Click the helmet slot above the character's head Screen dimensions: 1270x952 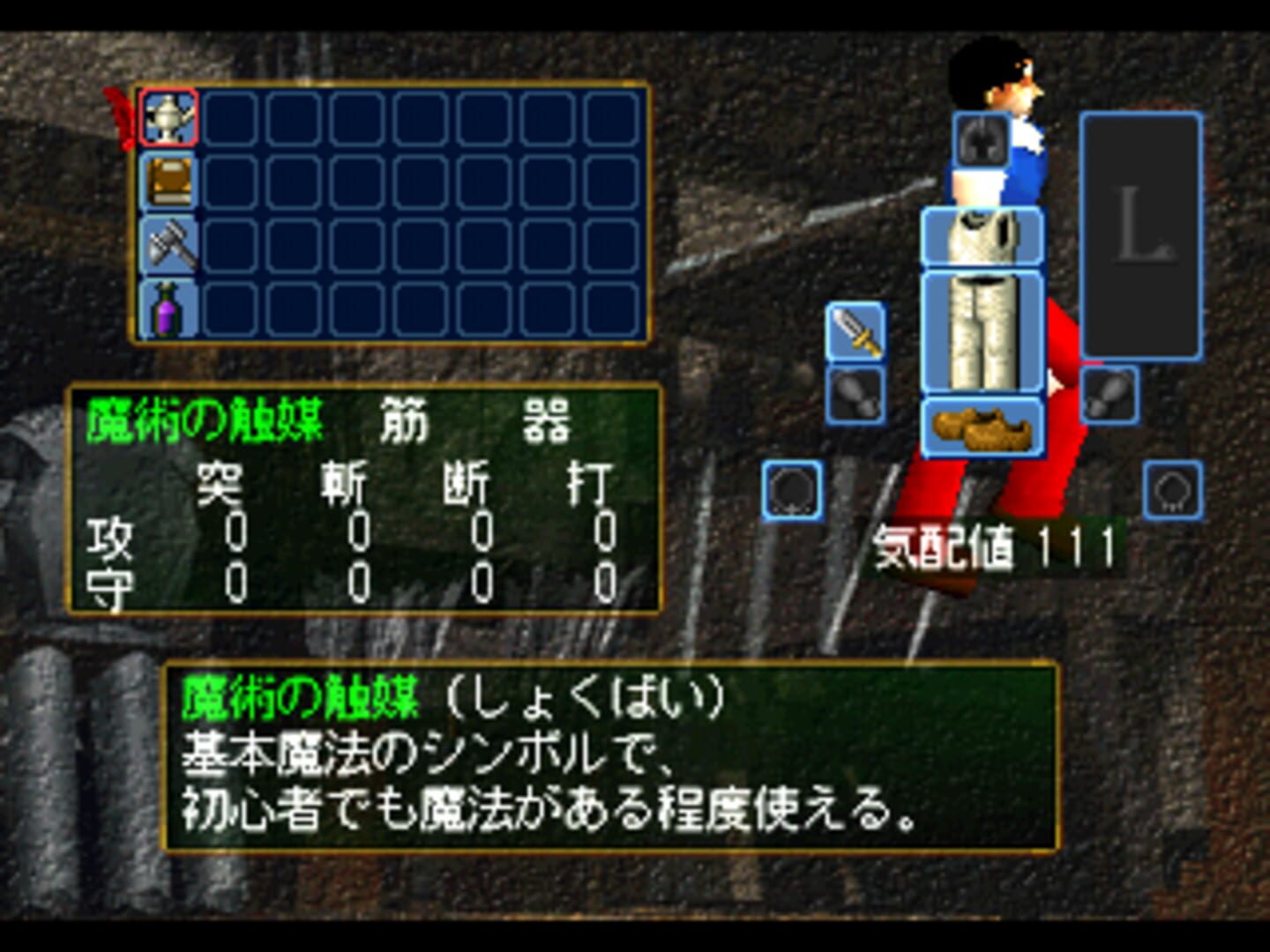click(x=982, y=141)
